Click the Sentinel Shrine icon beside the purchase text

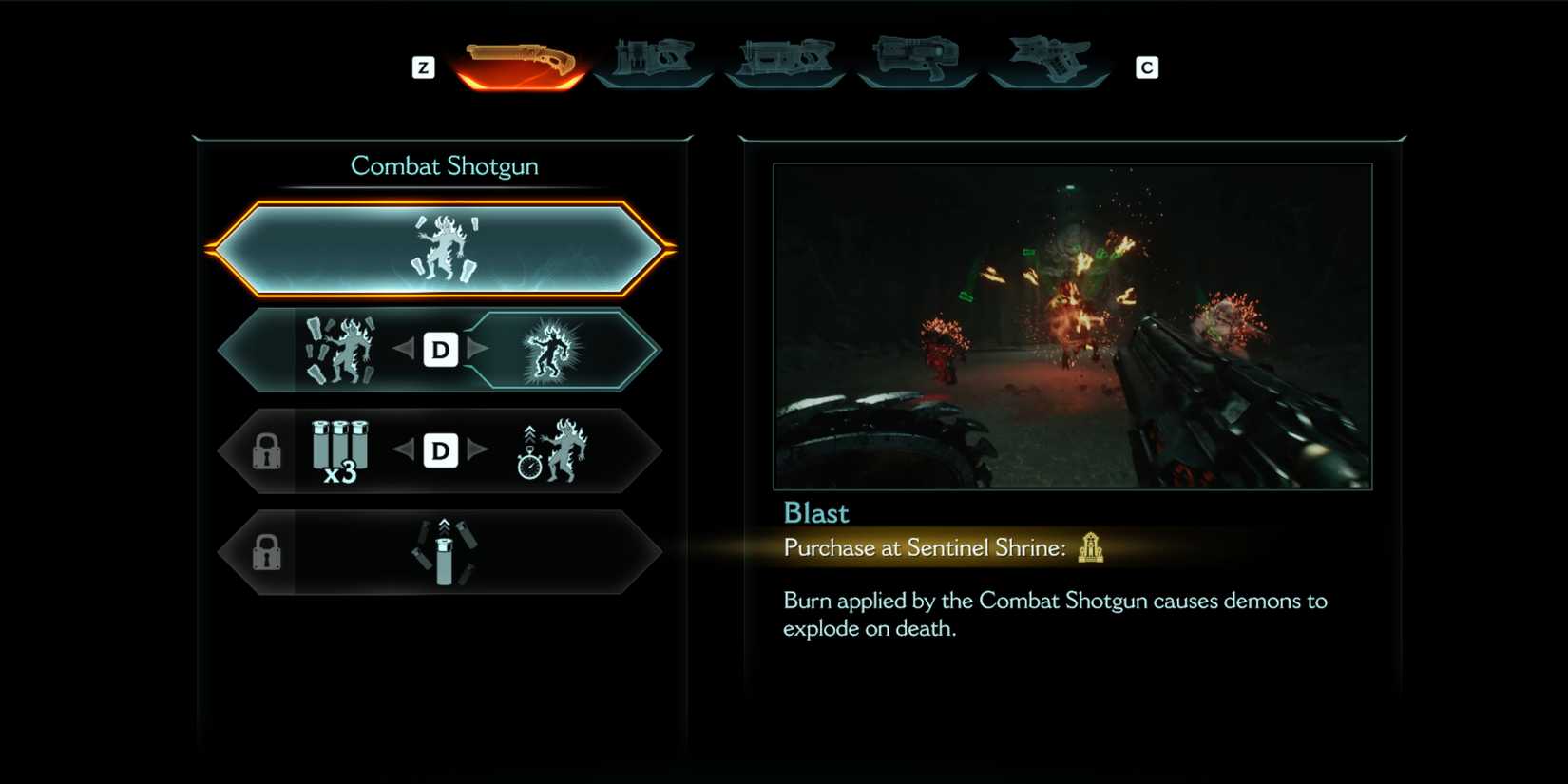1091,548
